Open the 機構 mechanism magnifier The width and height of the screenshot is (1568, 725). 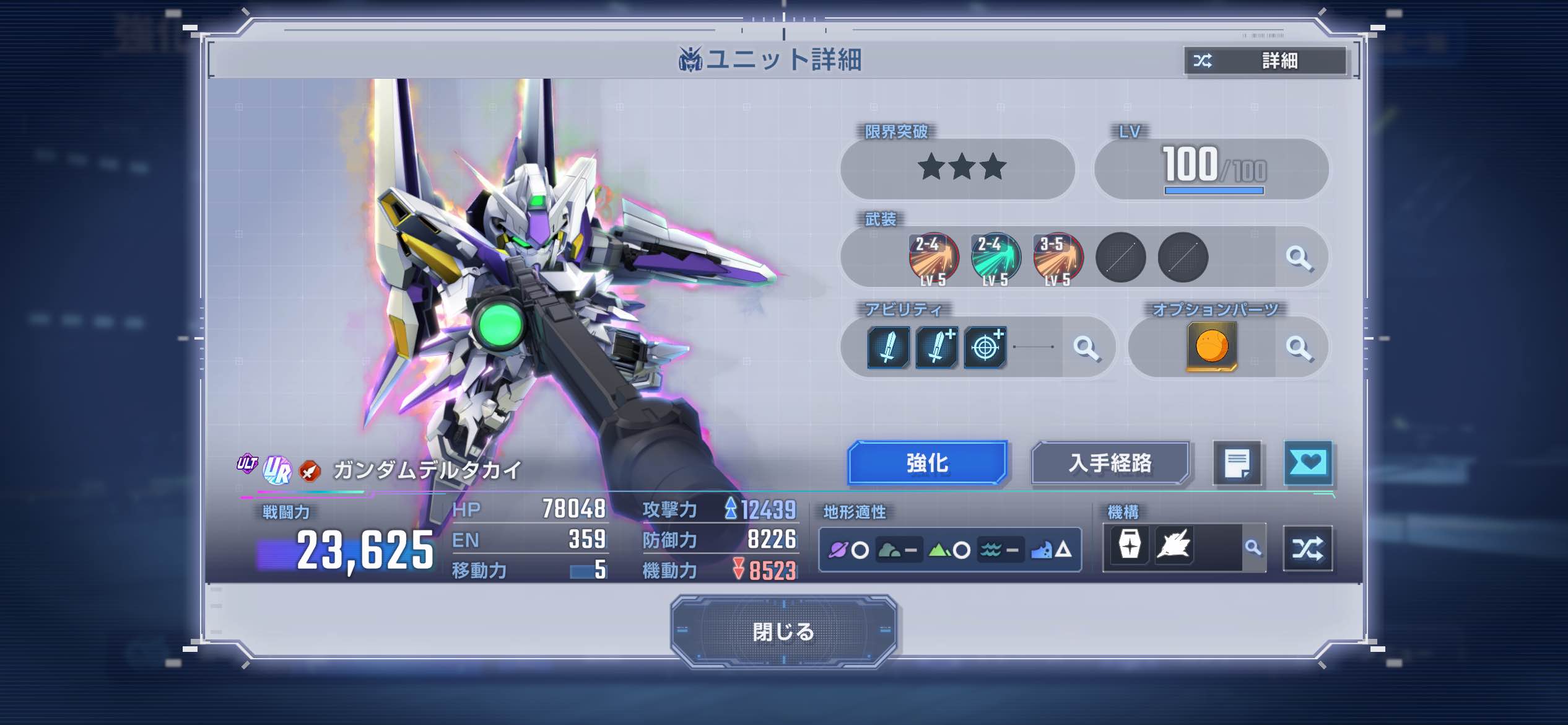tap(1253, 548)
